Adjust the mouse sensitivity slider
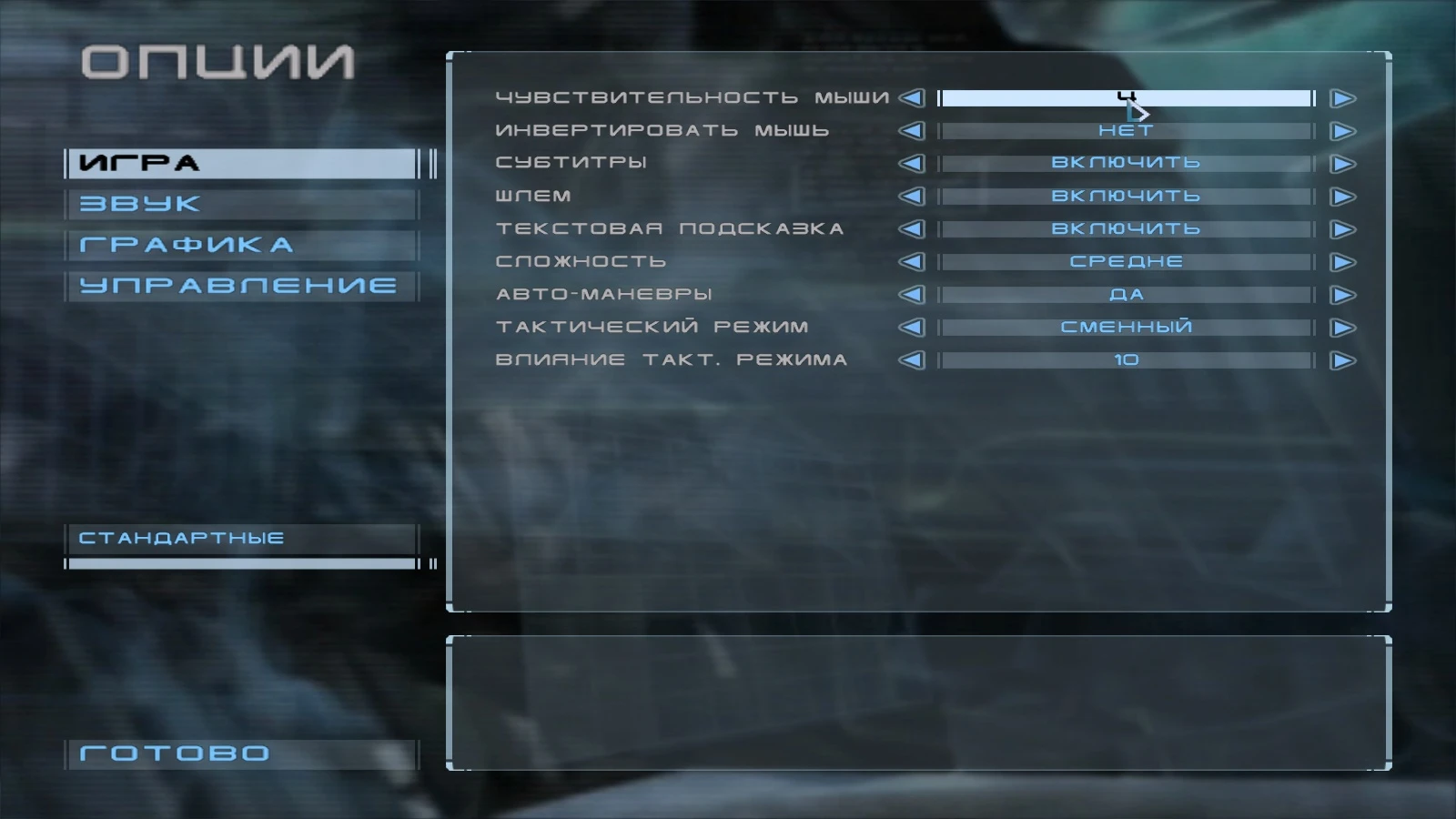Viewport: 1456px width, 819px height. [x=1127, y=97]
